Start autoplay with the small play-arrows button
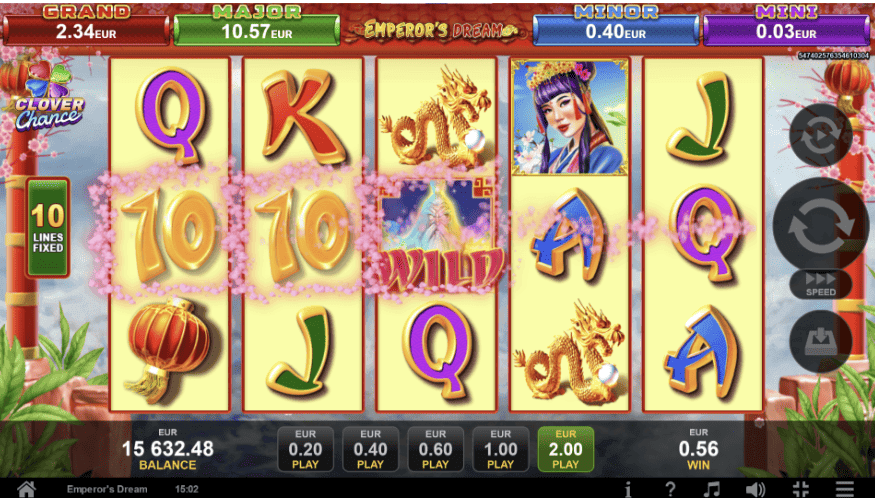This screenshot has width=875, height=498. click(820, 135)
